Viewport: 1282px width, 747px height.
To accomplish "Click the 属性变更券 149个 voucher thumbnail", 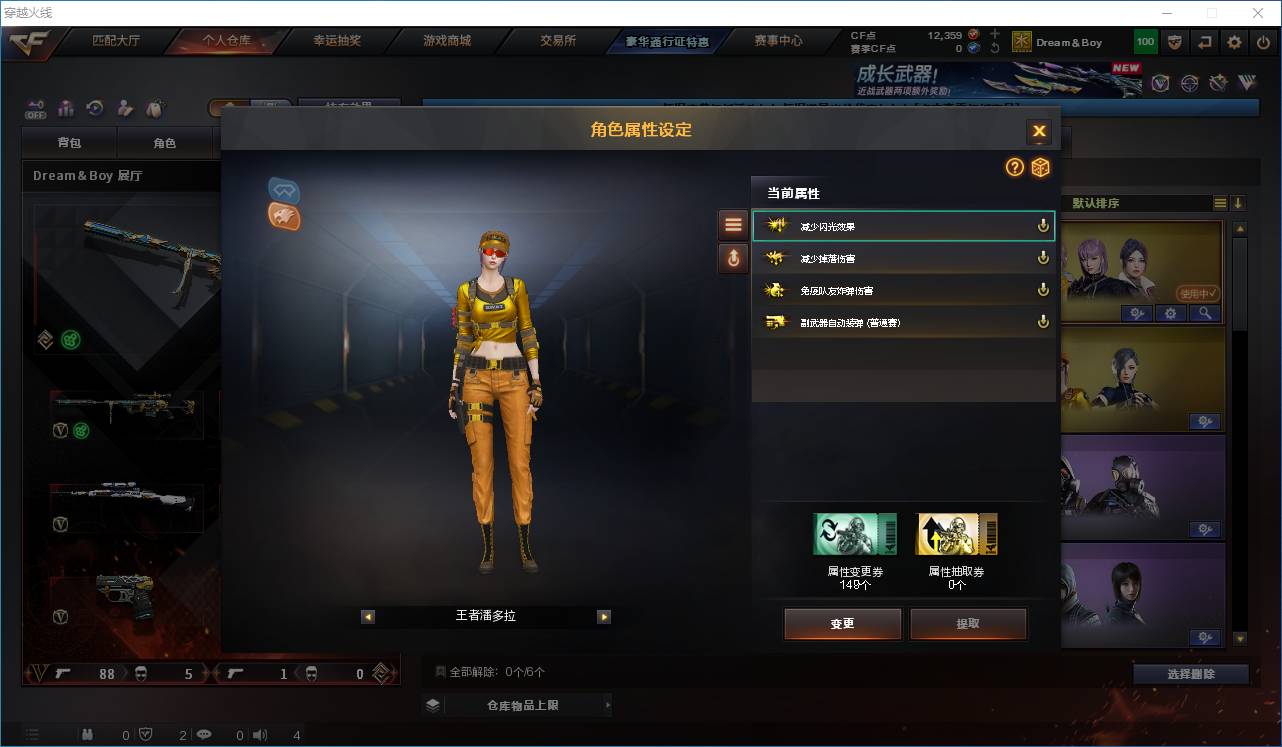I will (855, 533).
